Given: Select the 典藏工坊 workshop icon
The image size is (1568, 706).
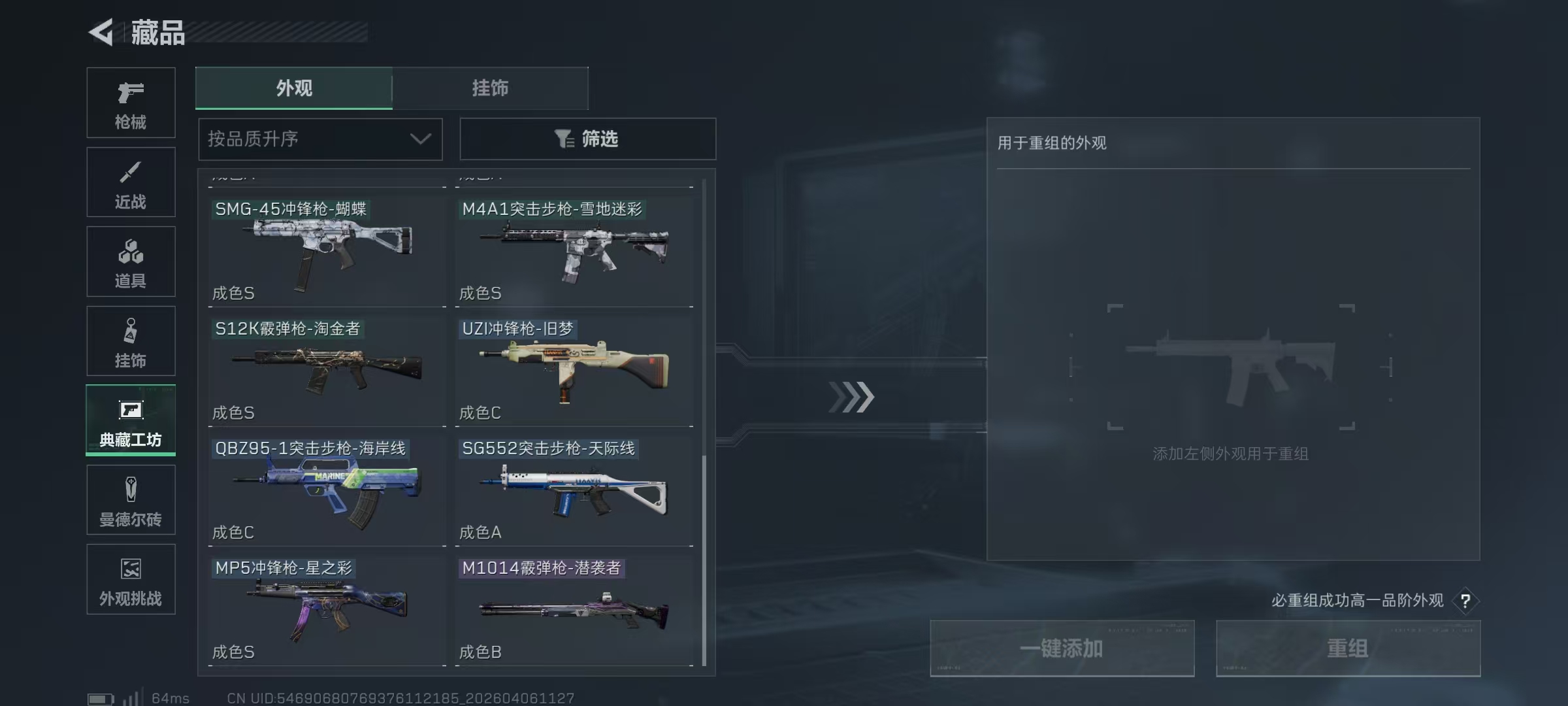Looking at the screenshot, I should click(131, 420).
